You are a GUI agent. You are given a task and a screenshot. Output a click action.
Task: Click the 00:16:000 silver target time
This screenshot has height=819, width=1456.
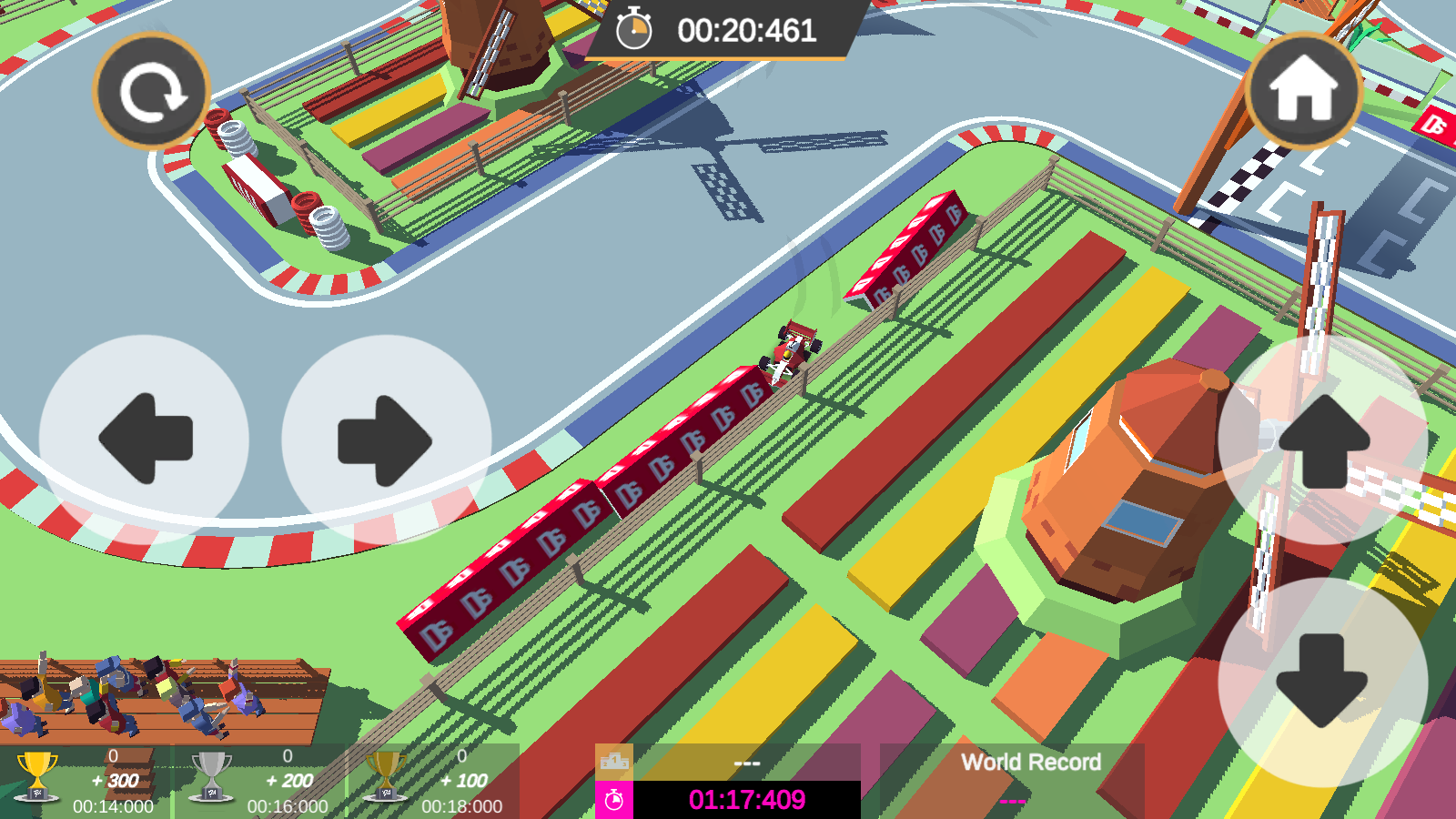tap(287, 804)
